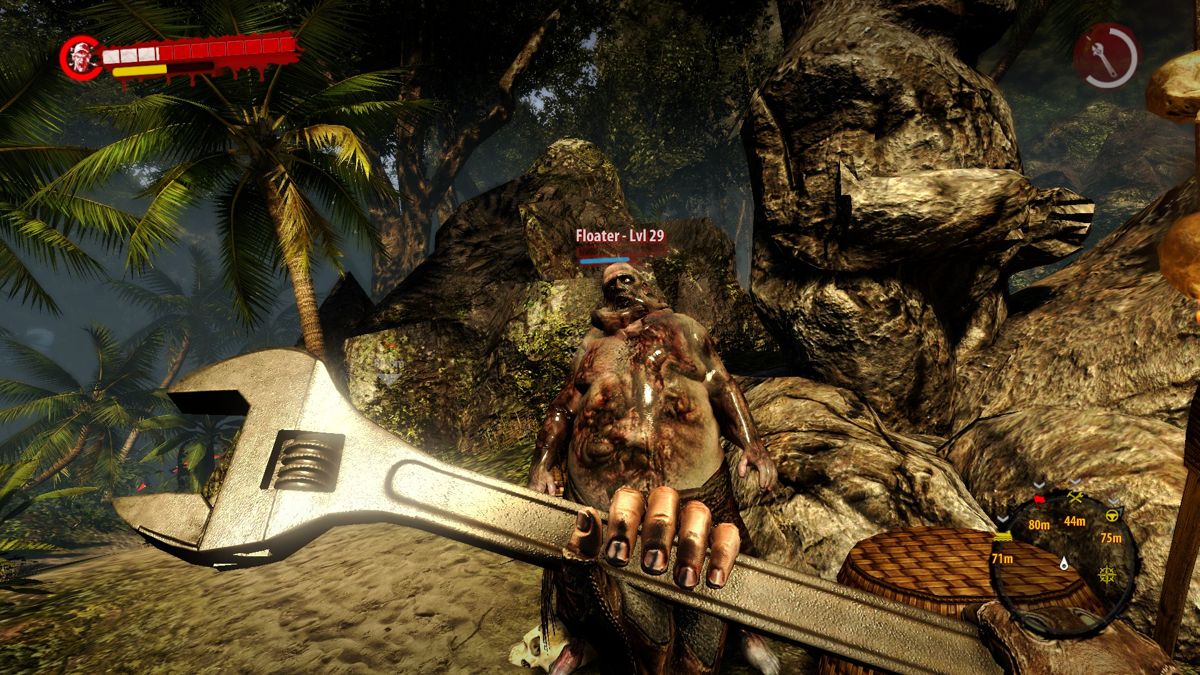Click the crossed tools workbench marker
The width and height of the screenshot is (1200, 675).
point(1076,496)
